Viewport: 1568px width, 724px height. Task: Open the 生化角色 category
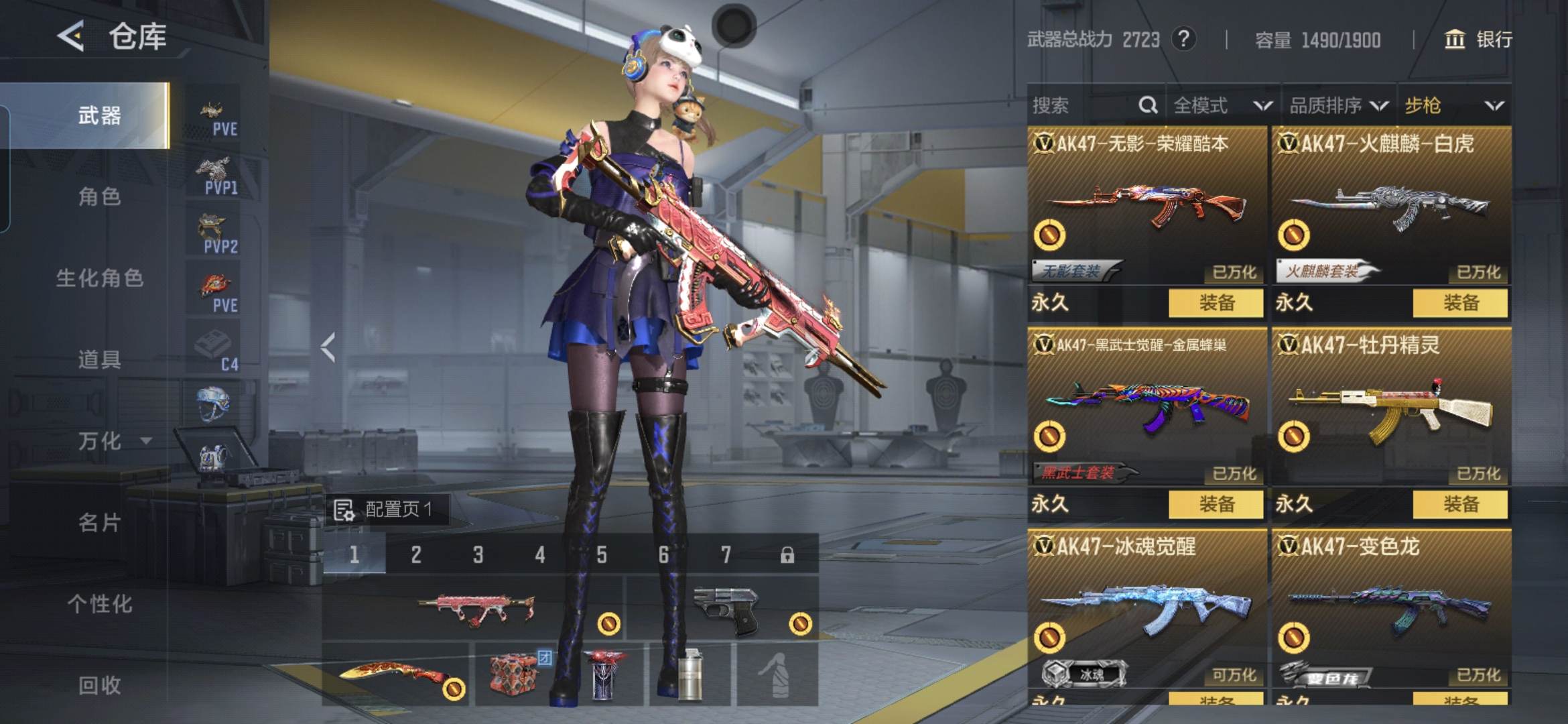click(x=99, y=278)
